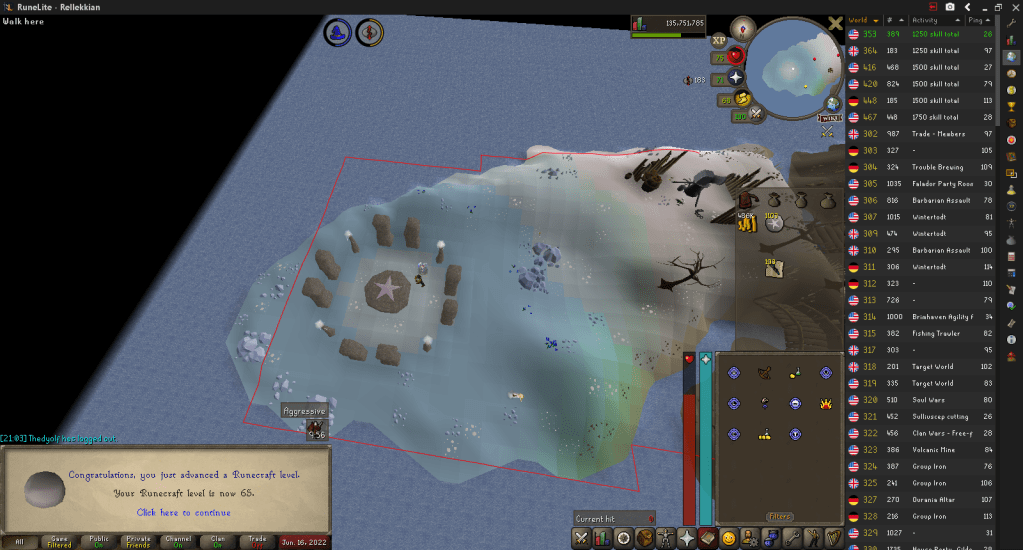The image size is (1023, 550).
Task: Switch to the Game chat filter tab
Action: (57, 541)
